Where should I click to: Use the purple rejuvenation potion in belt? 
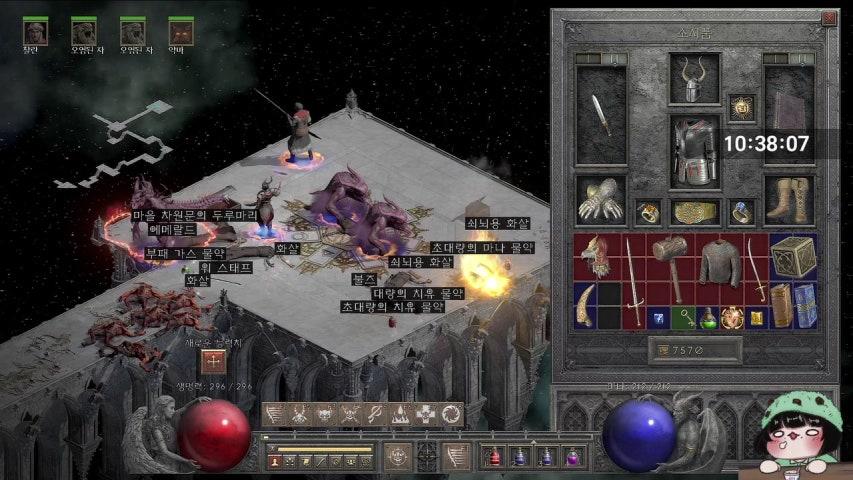[x=573, y=457]
